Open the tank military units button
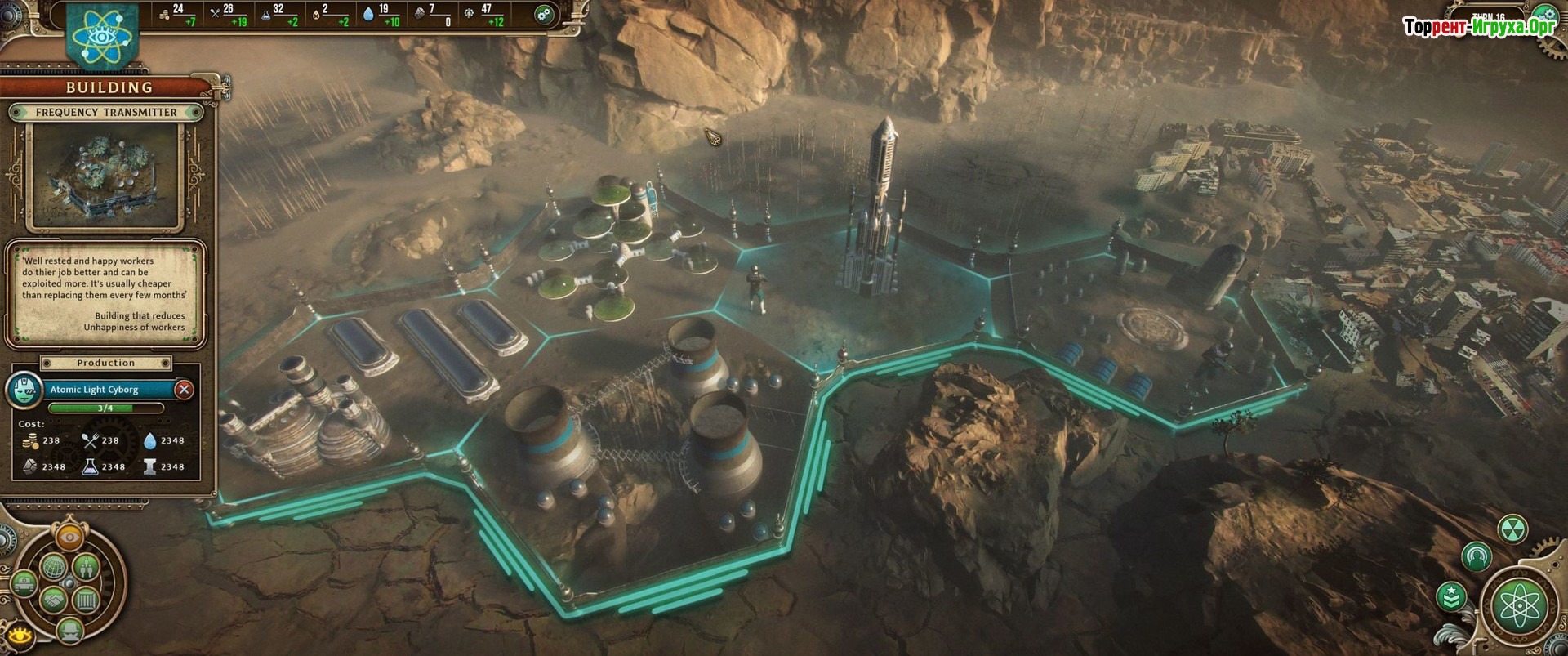 [23, 584]
